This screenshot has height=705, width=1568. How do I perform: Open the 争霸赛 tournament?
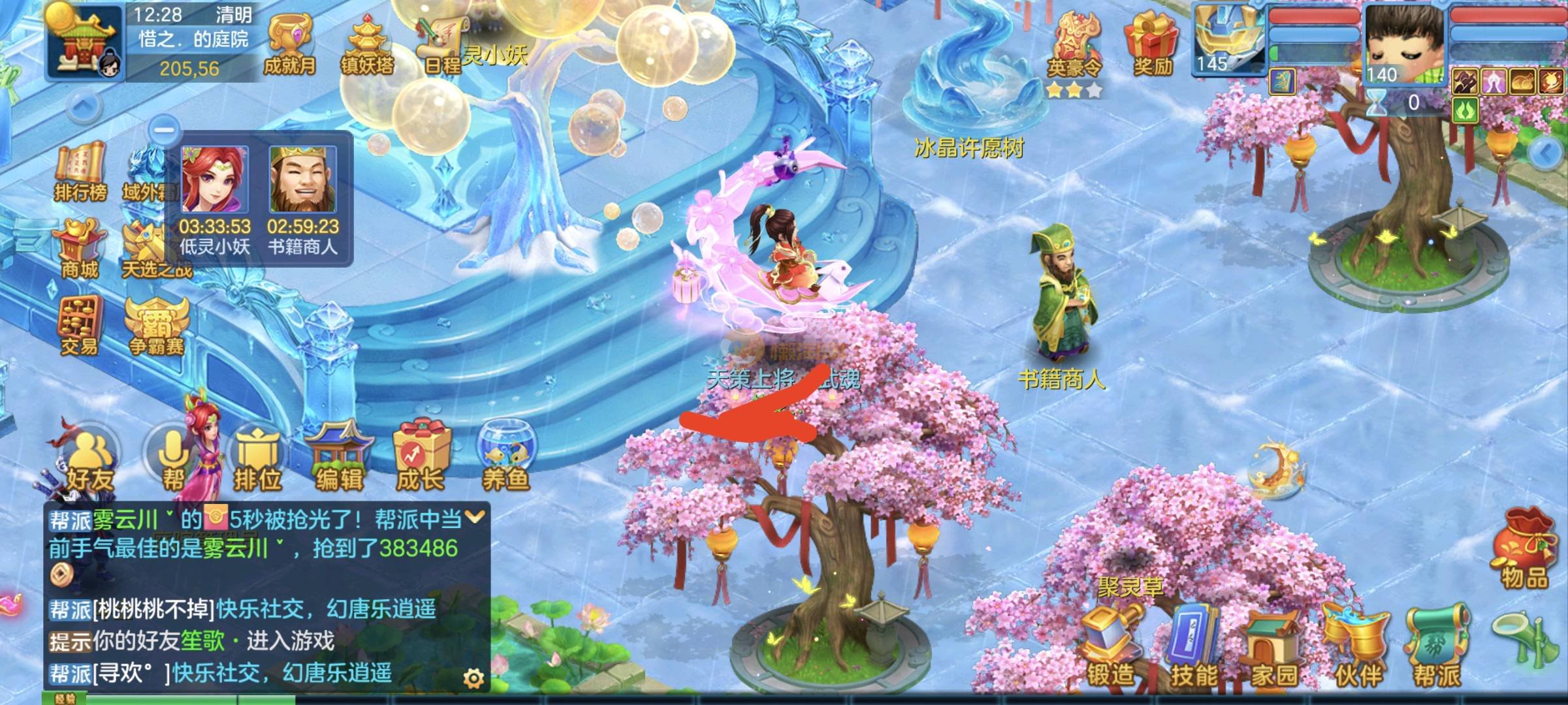[157, 326]
